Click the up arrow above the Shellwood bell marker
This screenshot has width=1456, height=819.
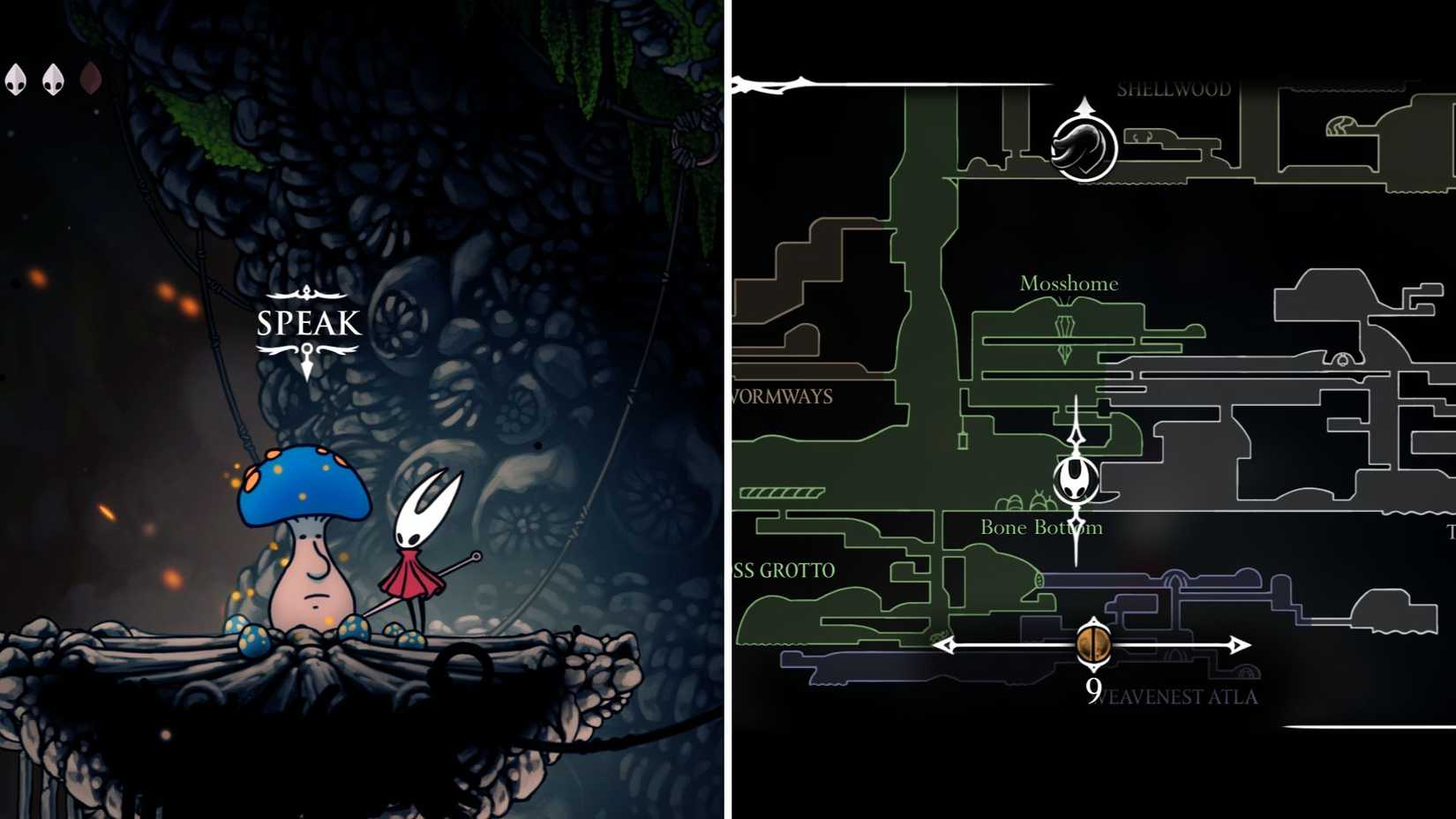click(1085, 106)
